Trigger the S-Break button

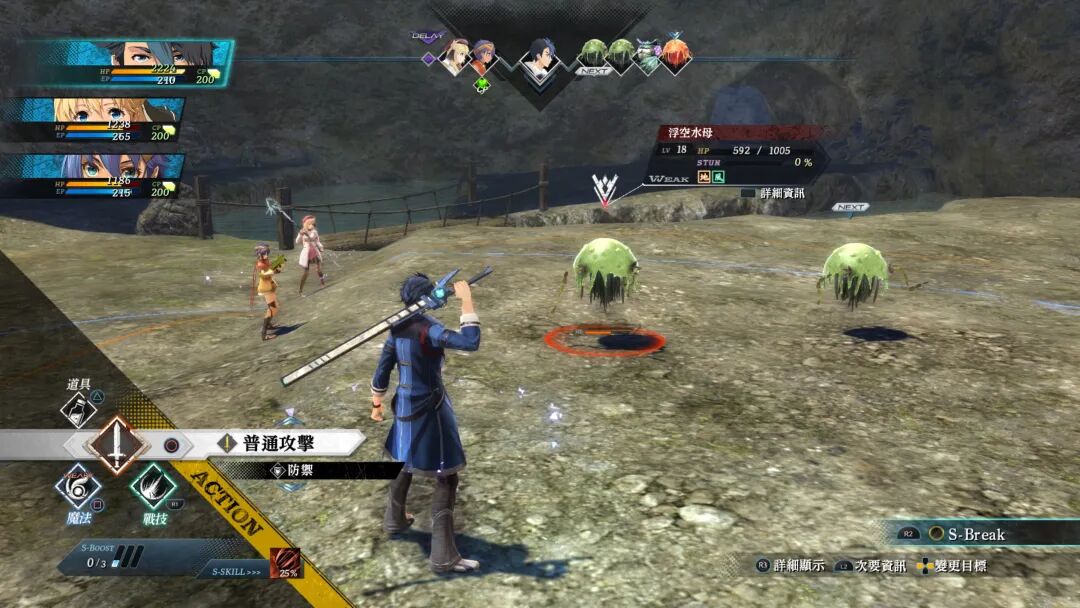click(966, 534)
